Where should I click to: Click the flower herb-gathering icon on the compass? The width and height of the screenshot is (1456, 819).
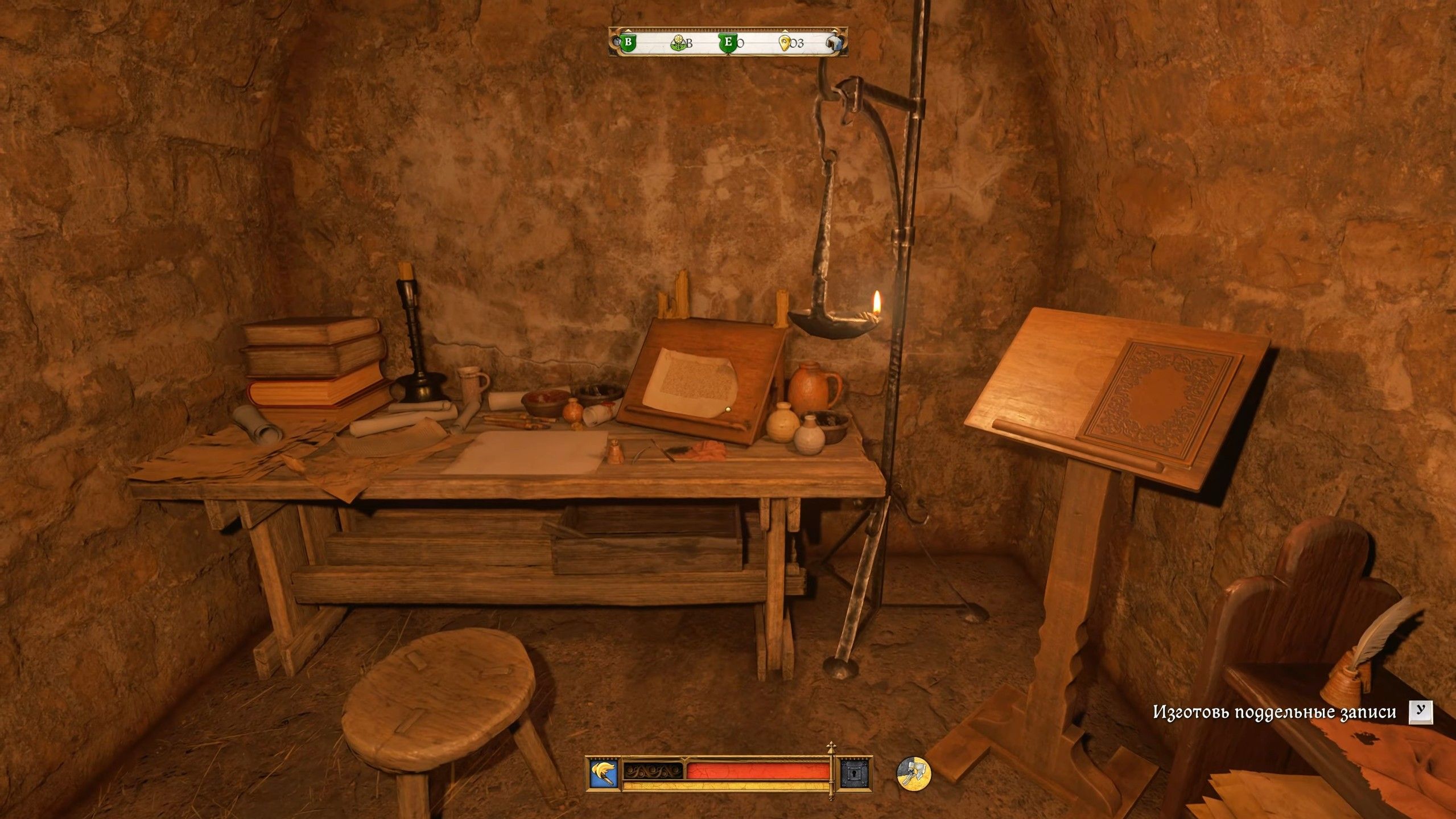pyautogui.click(x=678, y=43)
